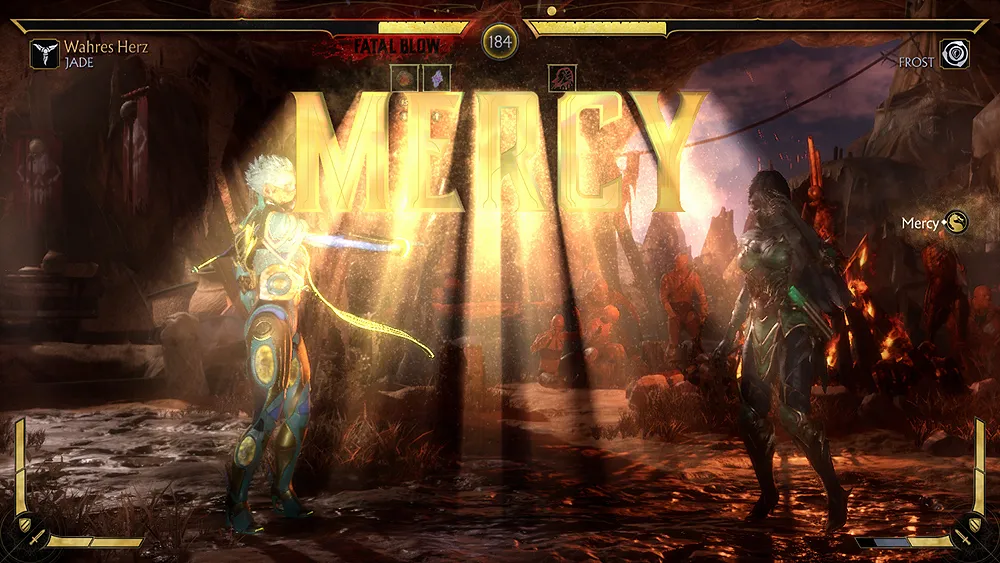Image resolution: width=1000 pixels, height=563 pixels.
Task: Select the orange rock consumable icon
Action: (x=406, y=78)
